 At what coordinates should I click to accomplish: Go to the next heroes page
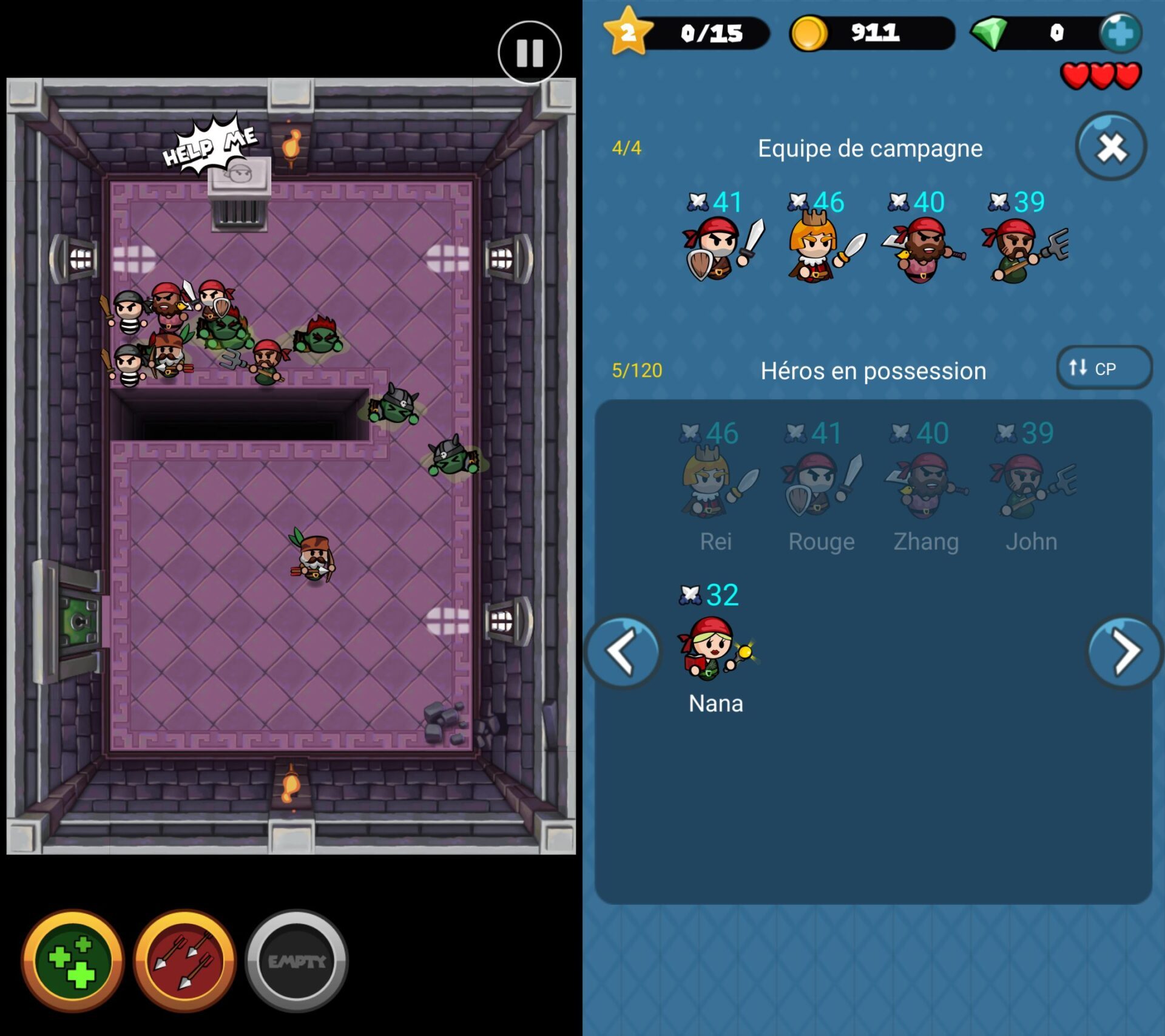pos(1124,652)
